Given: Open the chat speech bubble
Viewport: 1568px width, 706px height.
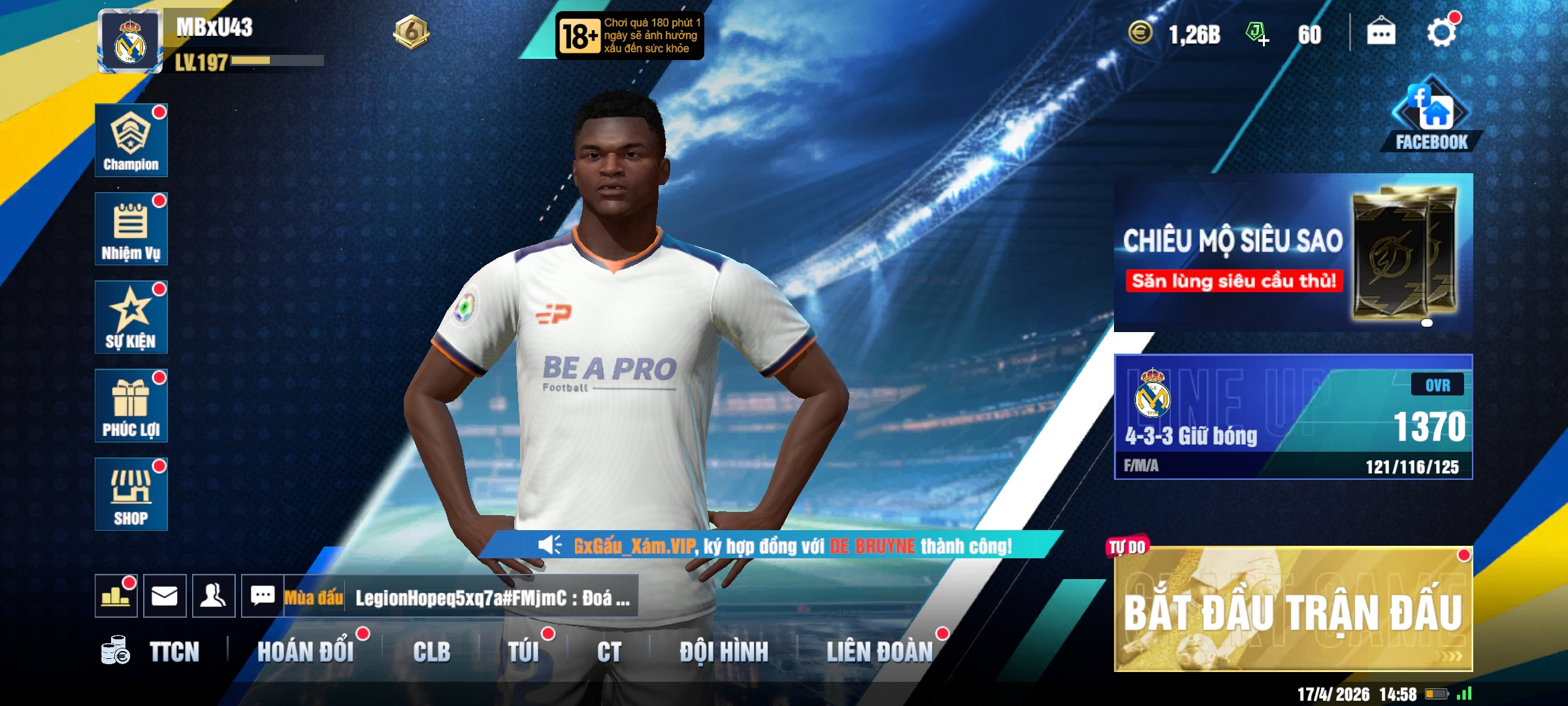Looking at the screenshot, I should (x=263, y=596).
